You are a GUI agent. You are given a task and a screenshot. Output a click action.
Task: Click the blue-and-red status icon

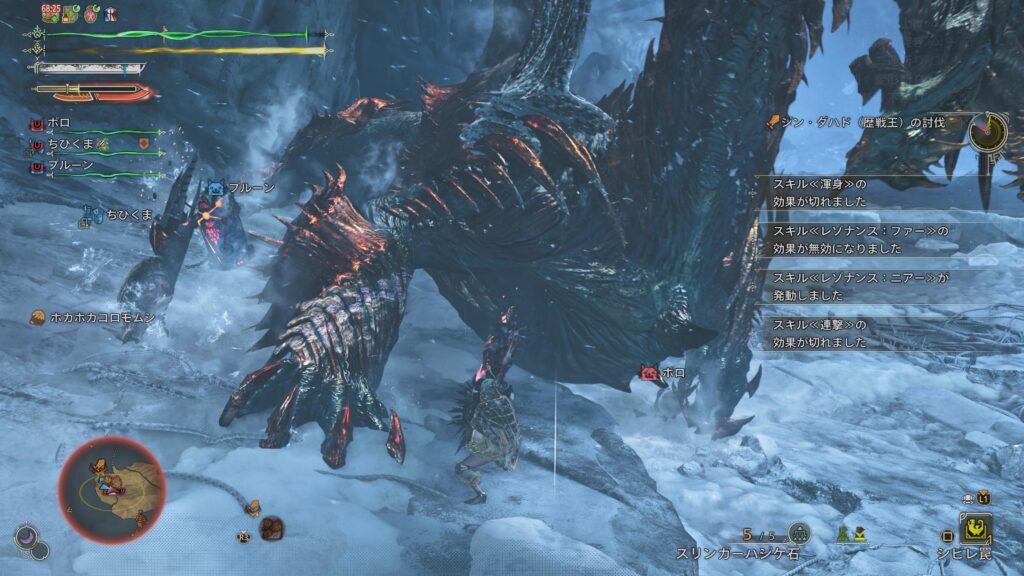coord(109,15)
